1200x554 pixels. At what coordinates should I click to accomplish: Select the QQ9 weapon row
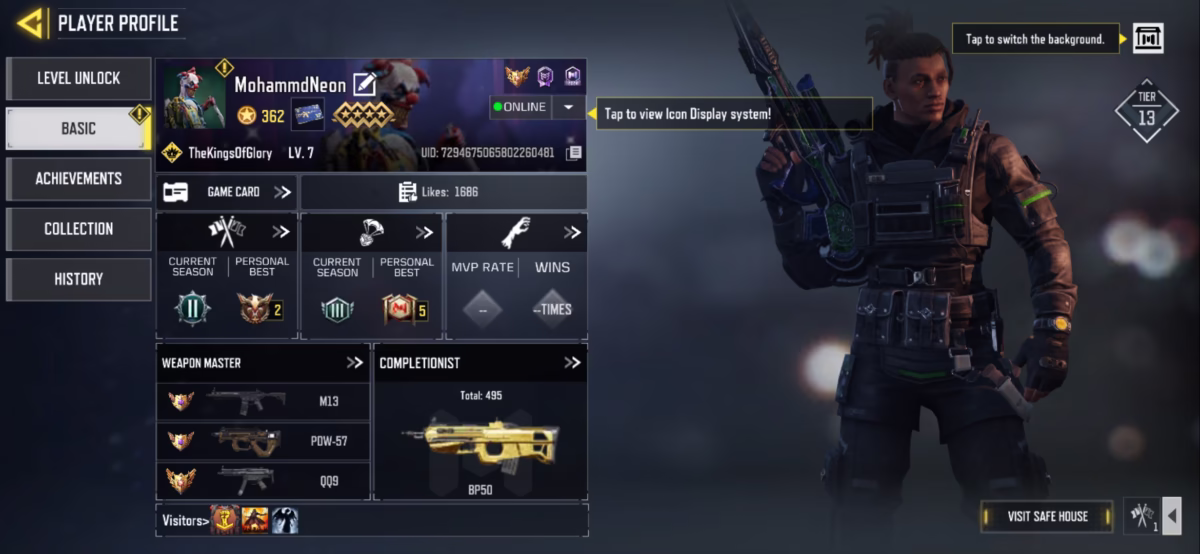tap(263, 480)
